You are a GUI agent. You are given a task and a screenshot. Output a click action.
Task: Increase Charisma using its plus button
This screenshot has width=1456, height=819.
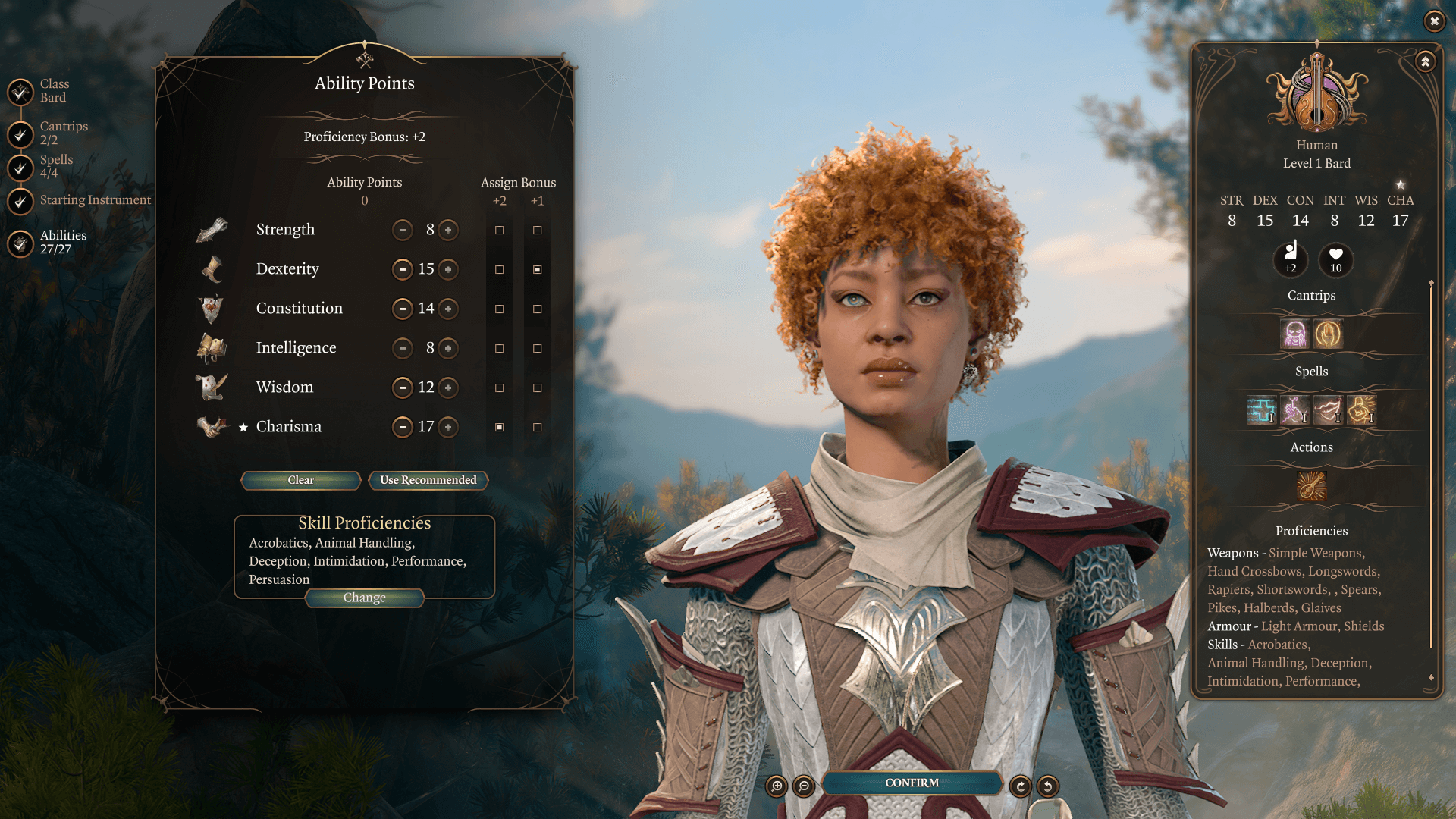tap(448, 427)
